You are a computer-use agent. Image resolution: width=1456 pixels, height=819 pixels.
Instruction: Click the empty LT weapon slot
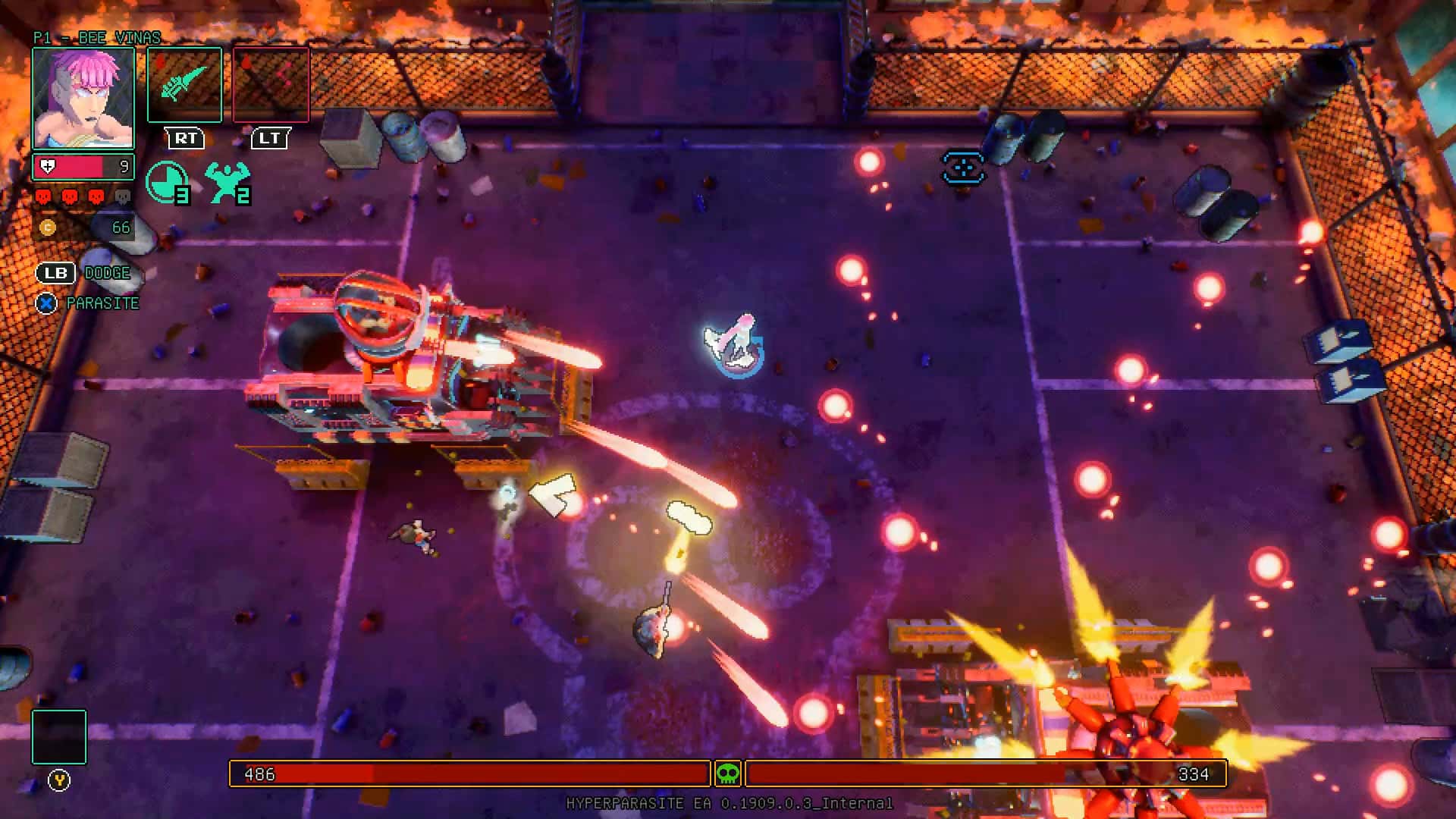click(x=271, y=83)
